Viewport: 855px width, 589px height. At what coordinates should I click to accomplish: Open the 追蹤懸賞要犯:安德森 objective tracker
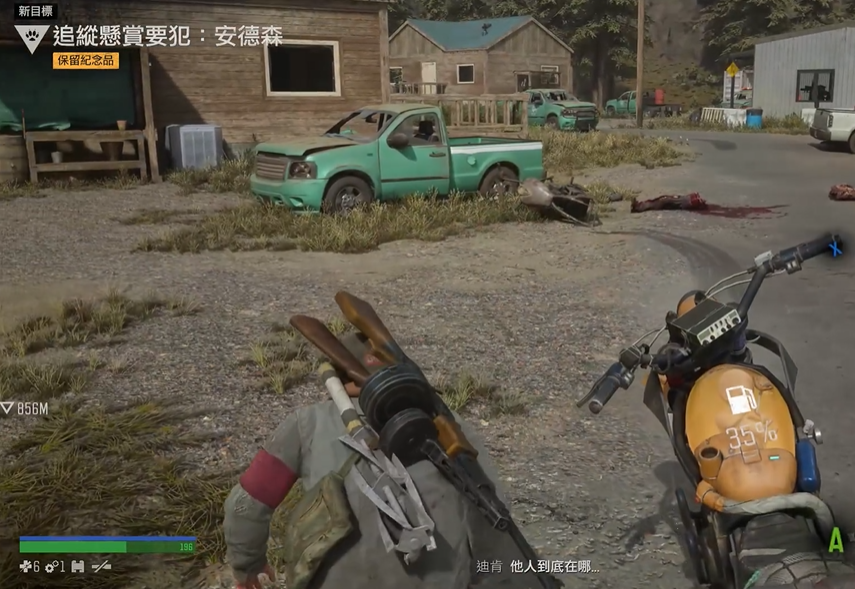tap(168, 37)
